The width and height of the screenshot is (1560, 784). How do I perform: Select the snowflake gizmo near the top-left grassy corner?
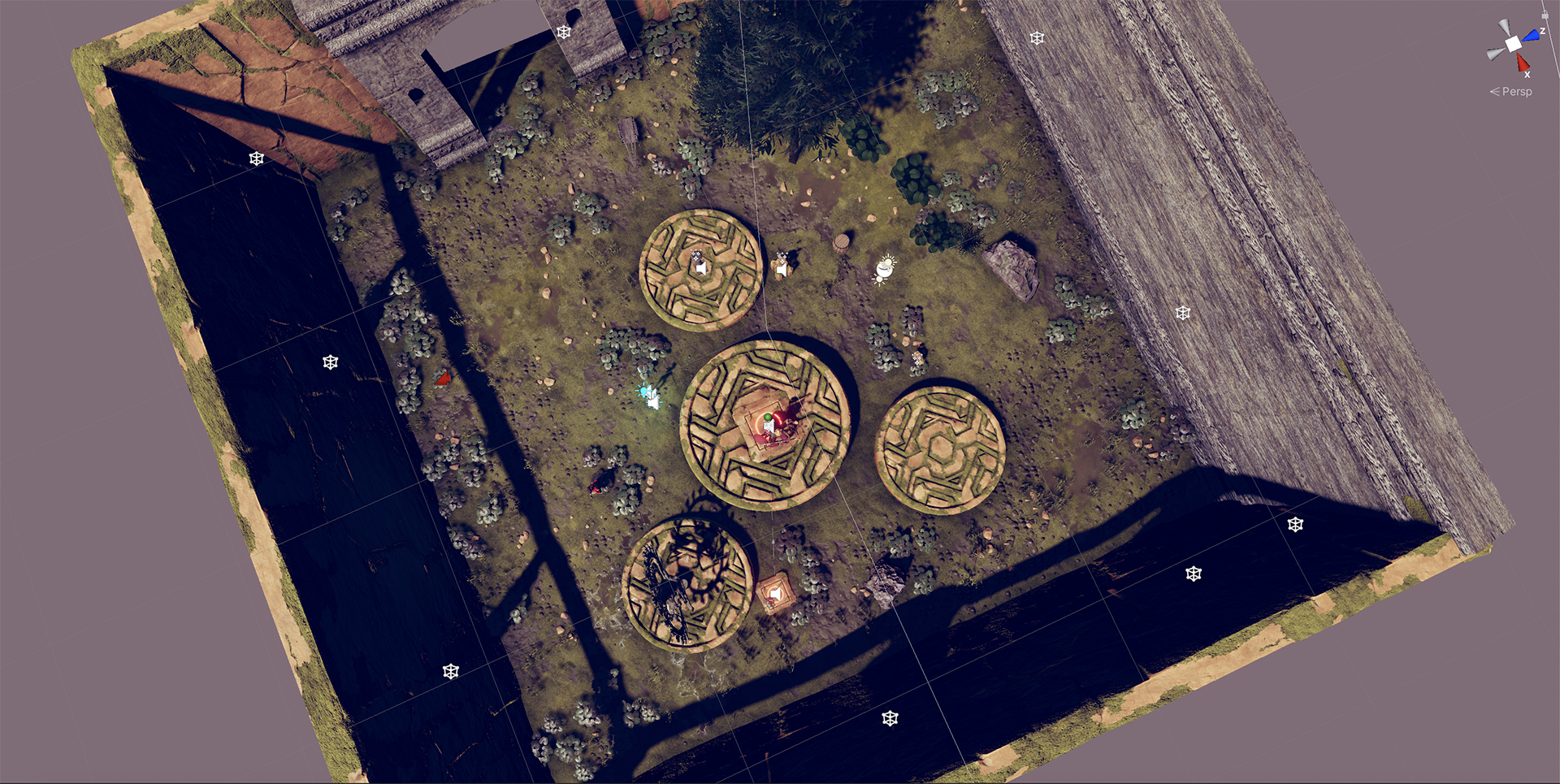pyautogui.click(x=256, y=159)
